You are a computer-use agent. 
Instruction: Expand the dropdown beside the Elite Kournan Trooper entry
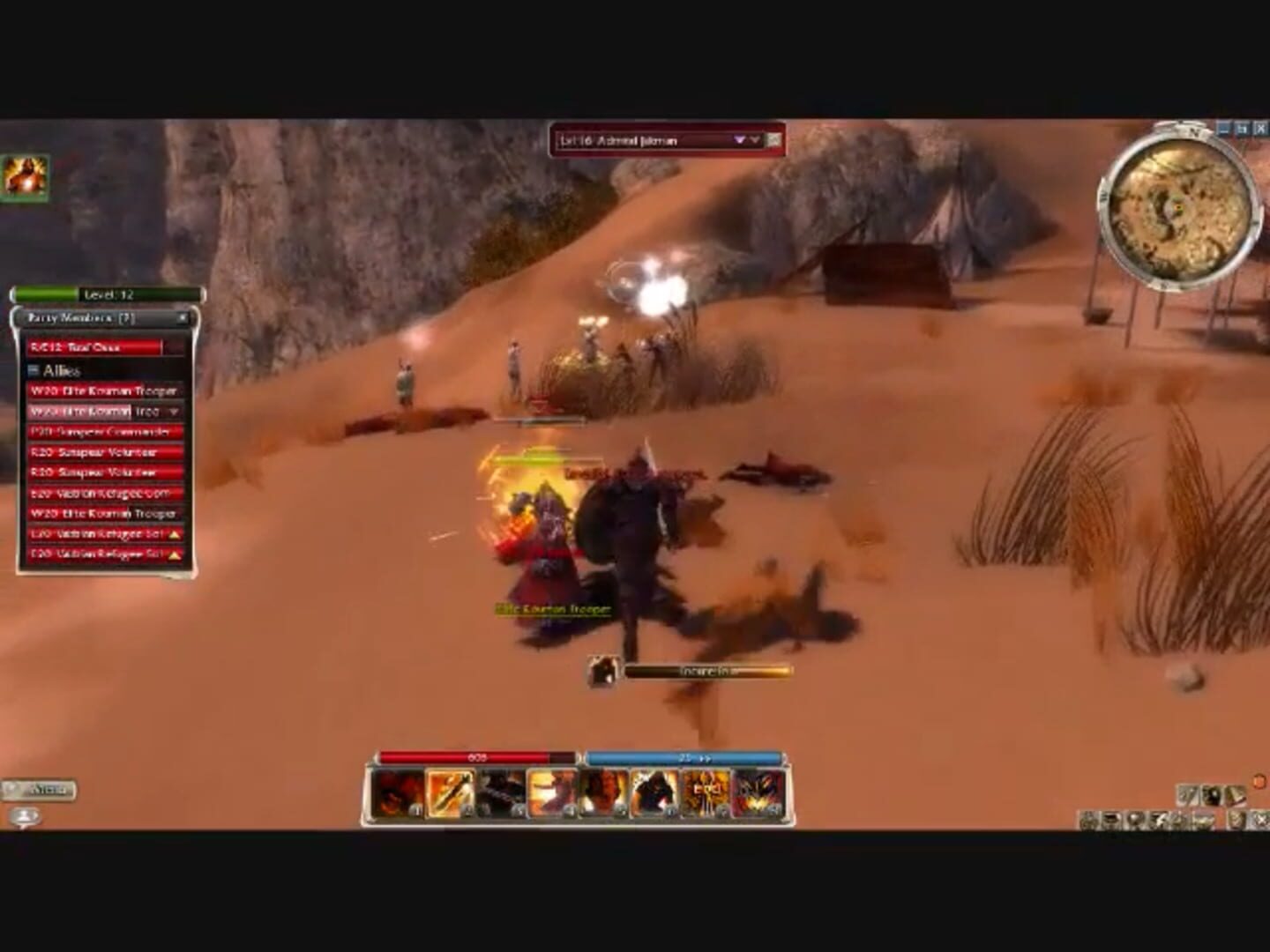pyautogui.click(x=174, y=412)
